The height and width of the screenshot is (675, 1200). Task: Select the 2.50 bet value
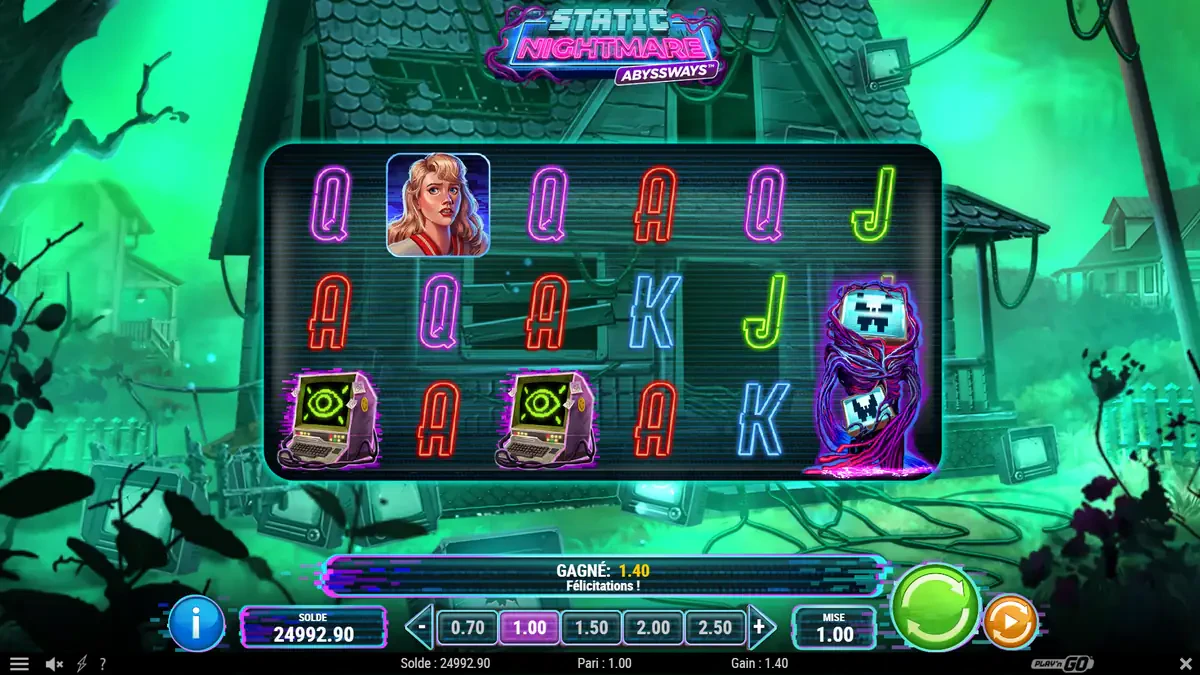pyautogui.click(x=714, y=628)
